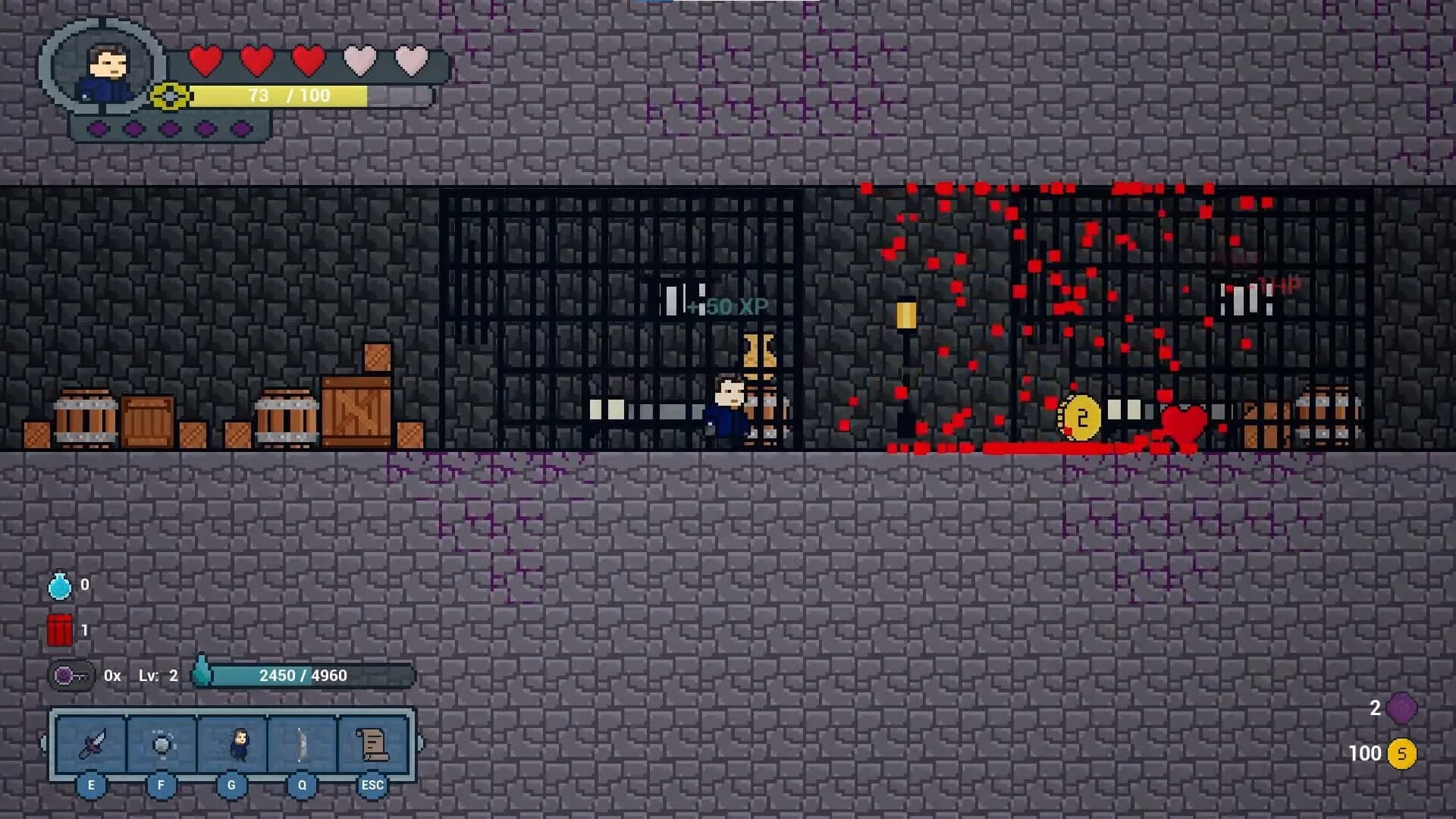This screenshot has width=1456, height=819.
Task: Click the 2450/4960 experience bar
Action: pos(303,675)
